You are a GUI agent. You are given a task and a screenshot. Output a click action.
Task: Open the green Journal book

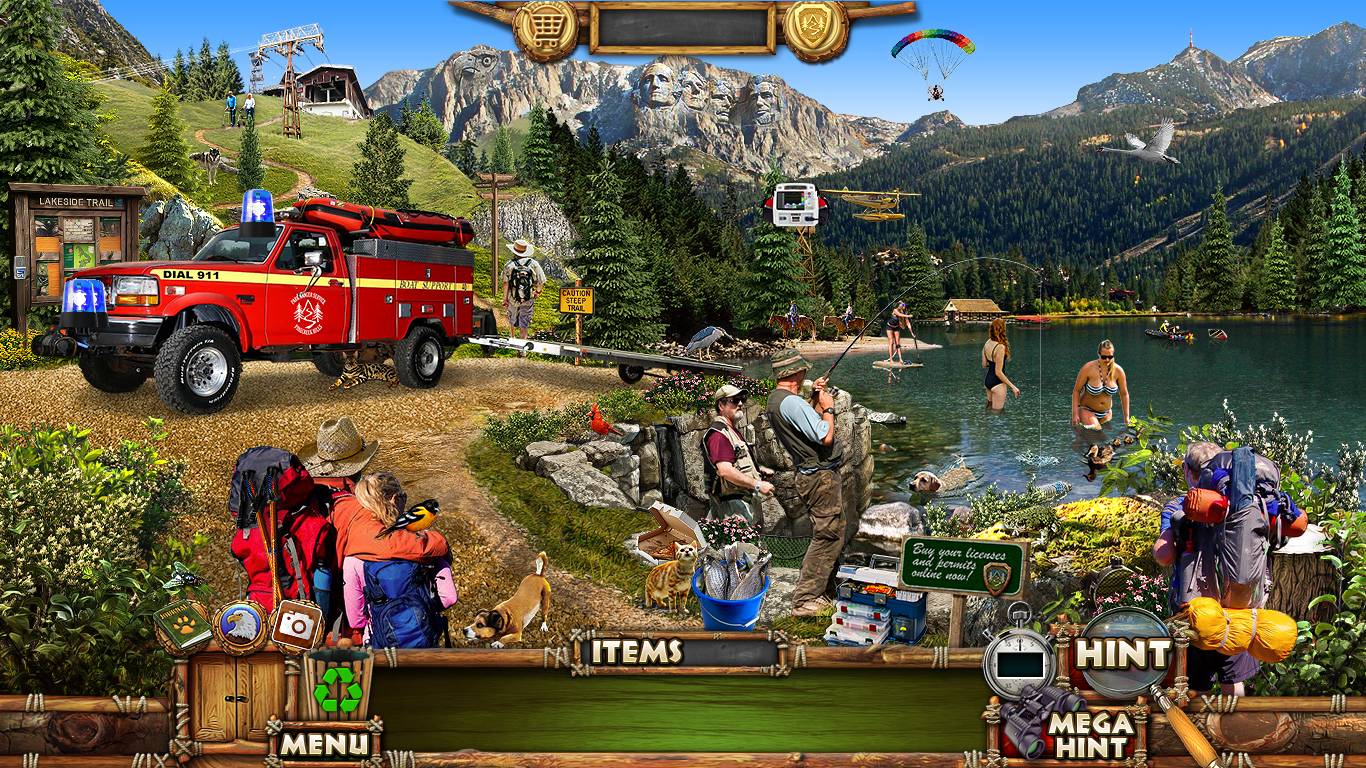tap(182, 625)
